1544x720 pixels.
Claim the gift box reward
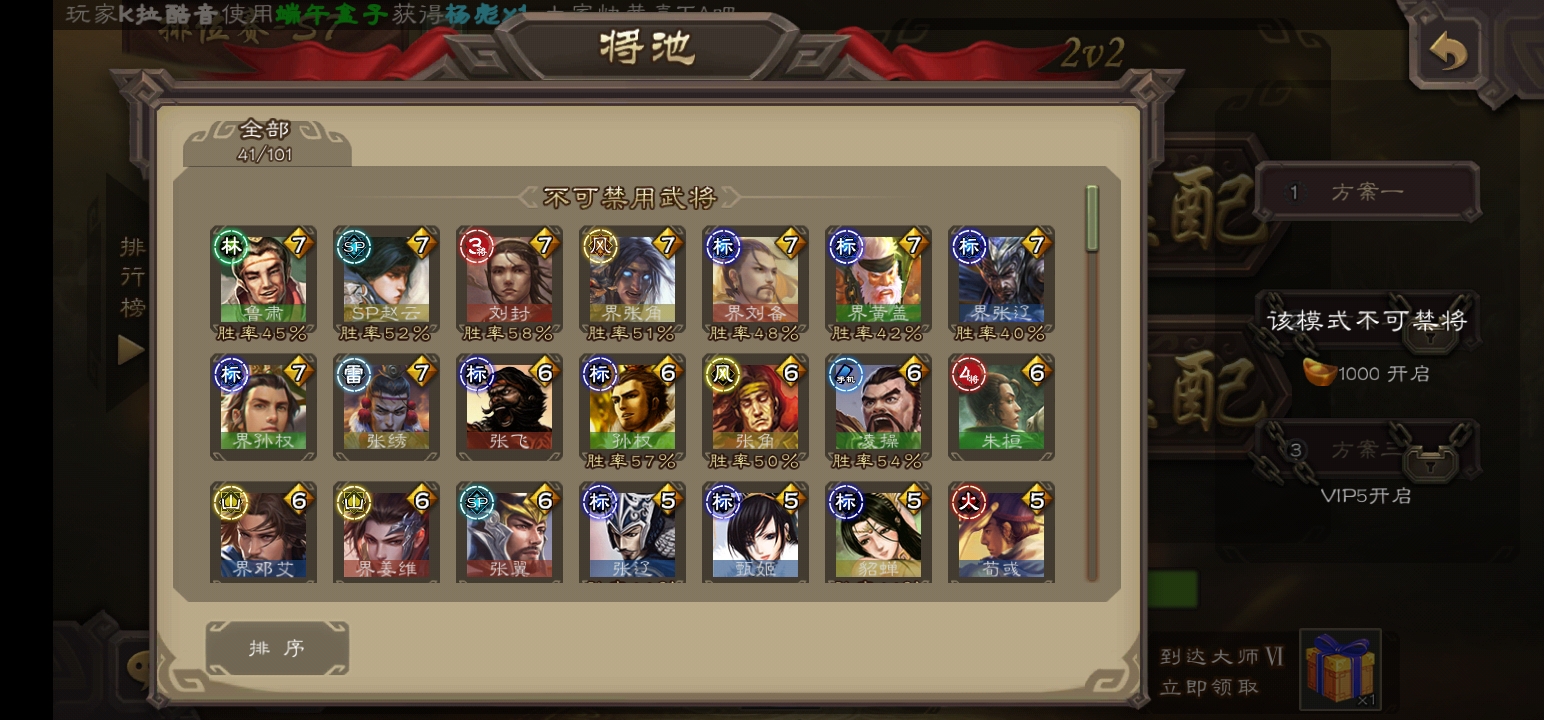coord(1340,668)
